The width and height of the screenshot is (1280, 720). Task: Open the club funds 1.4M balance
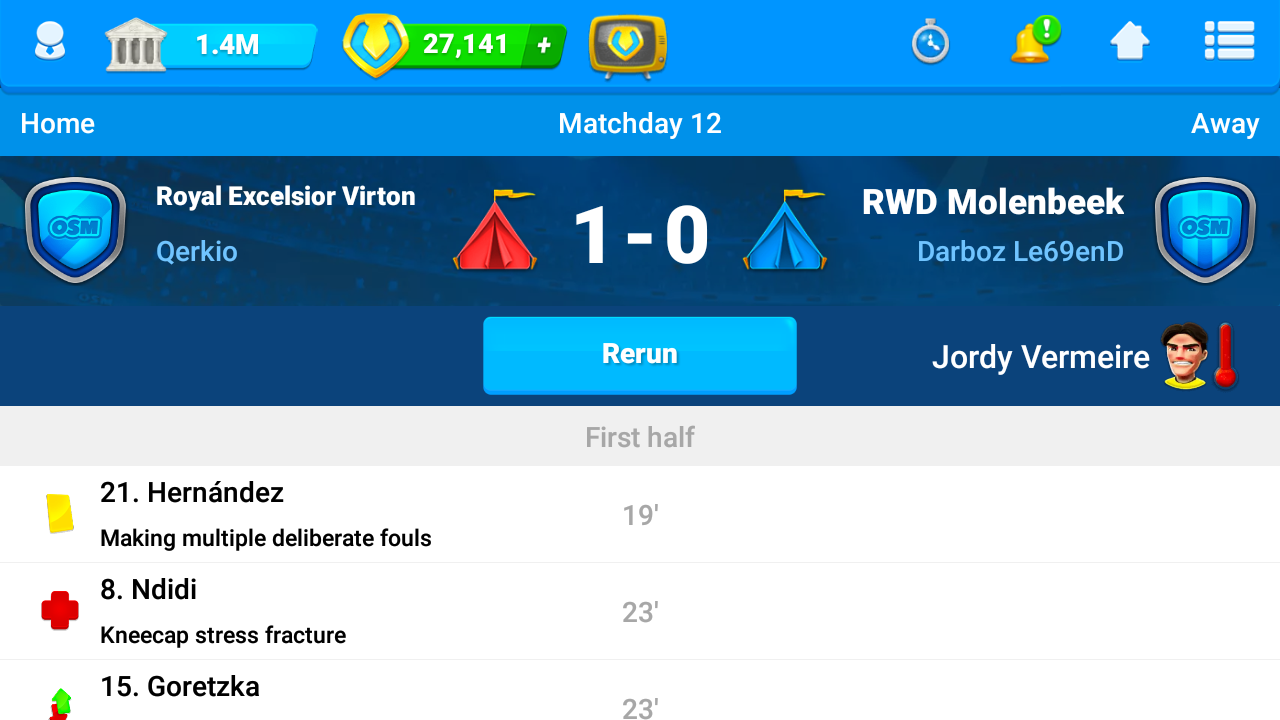pos(212,45)
